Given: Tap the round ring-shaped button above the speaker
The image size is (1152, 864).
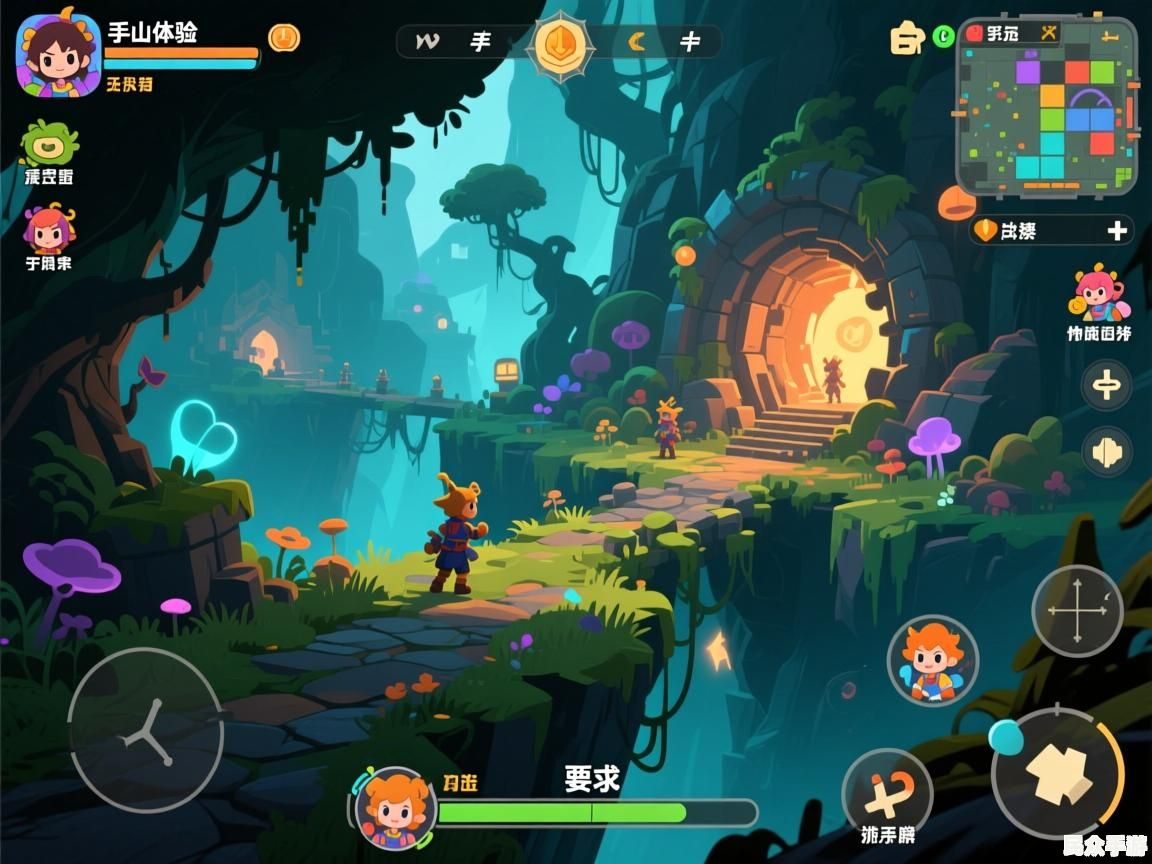Looking at the screenshot, I should 1107,385.
